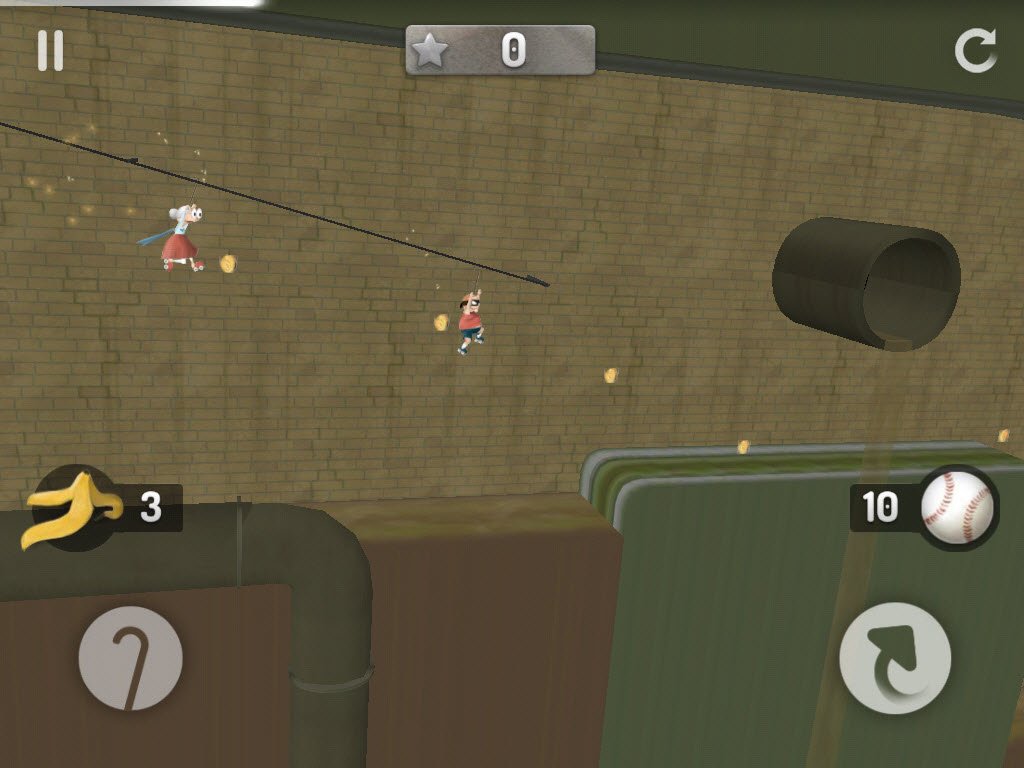The width and height of the screenshot is (1024, 768).
Task: Pause the game
Action: pyautogui.click(x=50, y=51)
